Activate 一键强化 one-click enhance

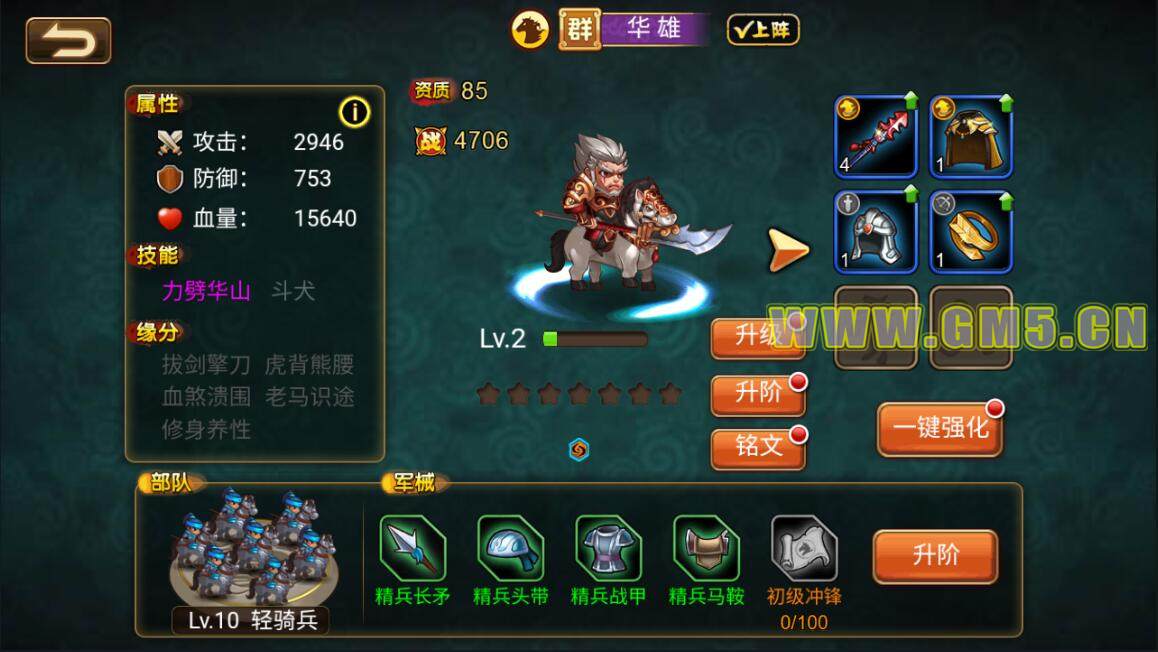pyautogui.click(x=939, y=430)
